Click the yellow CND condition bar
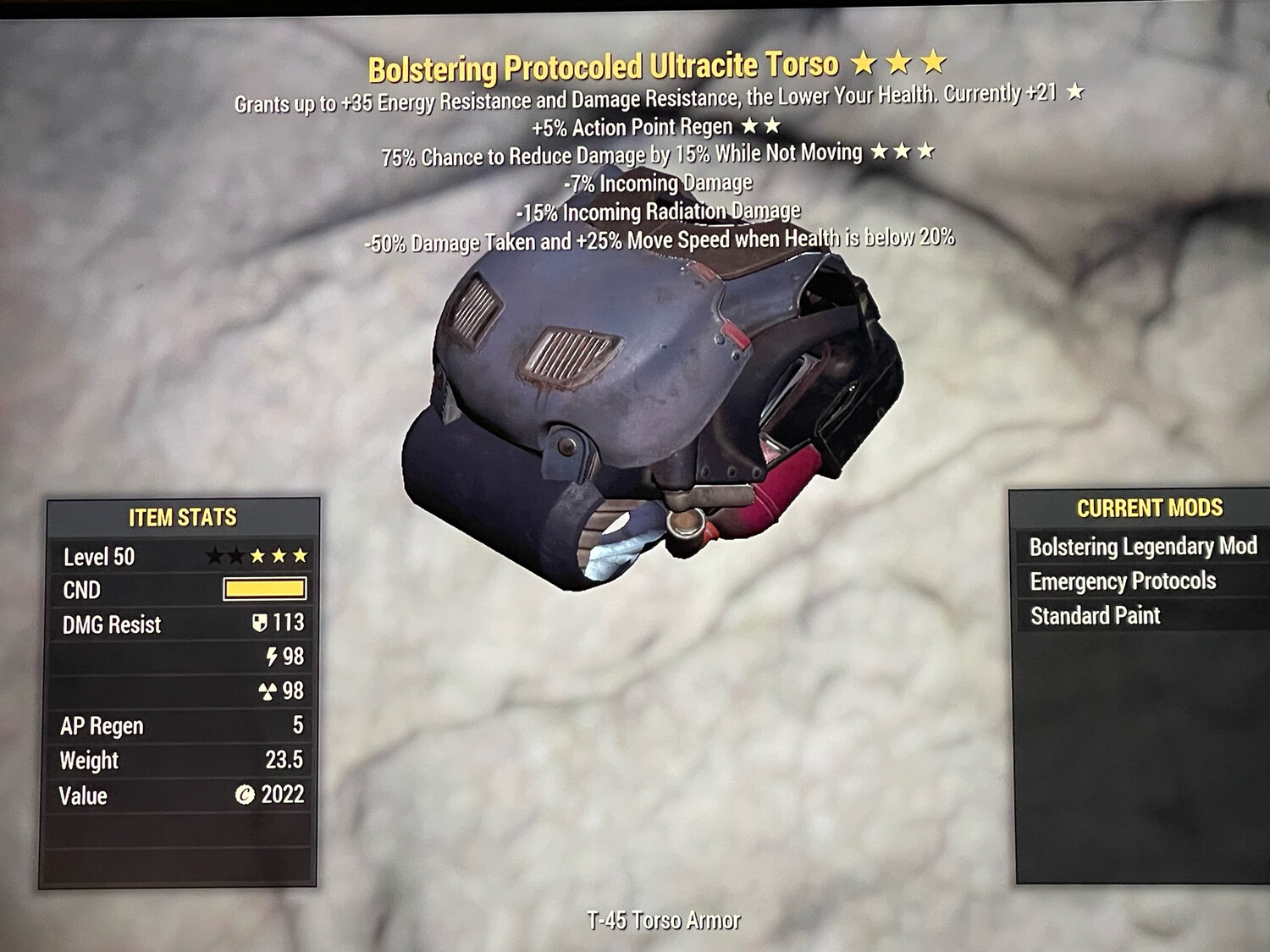This screenshot has height=952, width=1270. pyautogui.click(x=265, y=590)
